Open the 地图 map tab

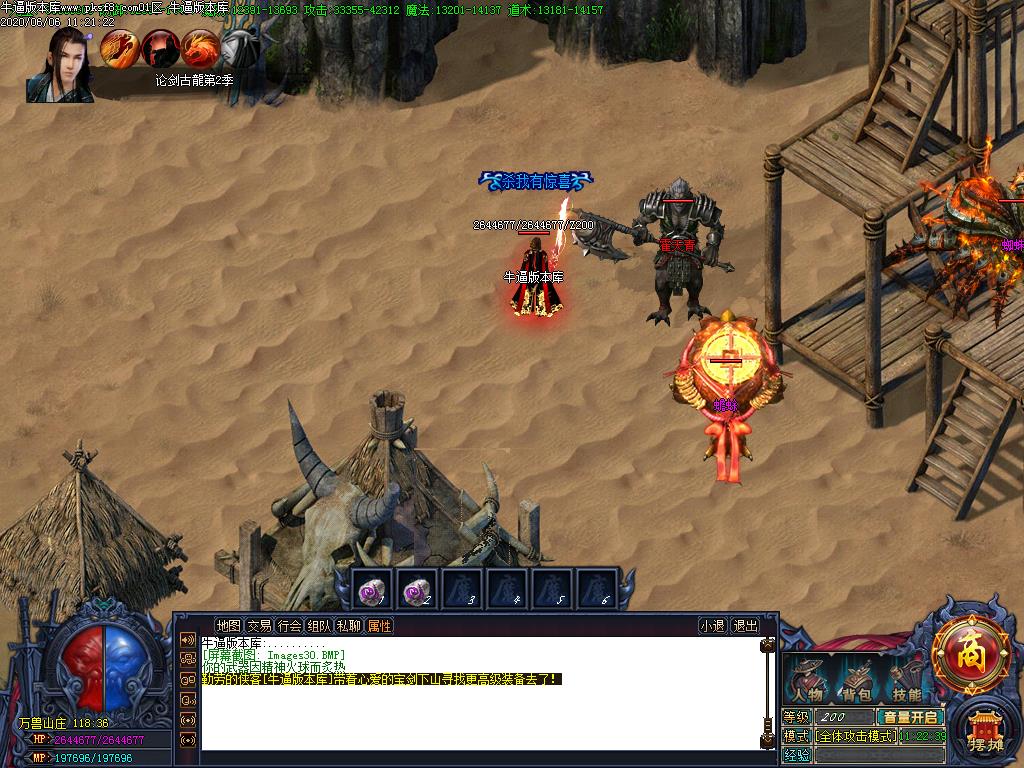[229, 626]
